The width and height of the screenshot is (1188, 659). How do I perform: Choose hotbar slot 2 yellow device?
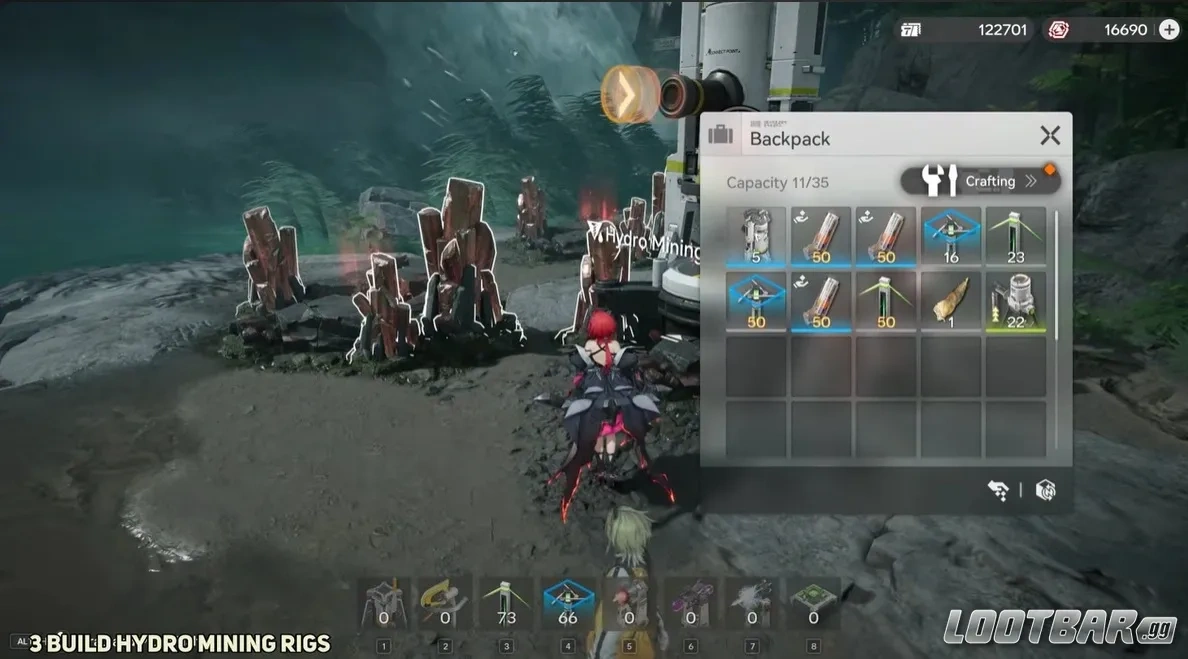445,603
